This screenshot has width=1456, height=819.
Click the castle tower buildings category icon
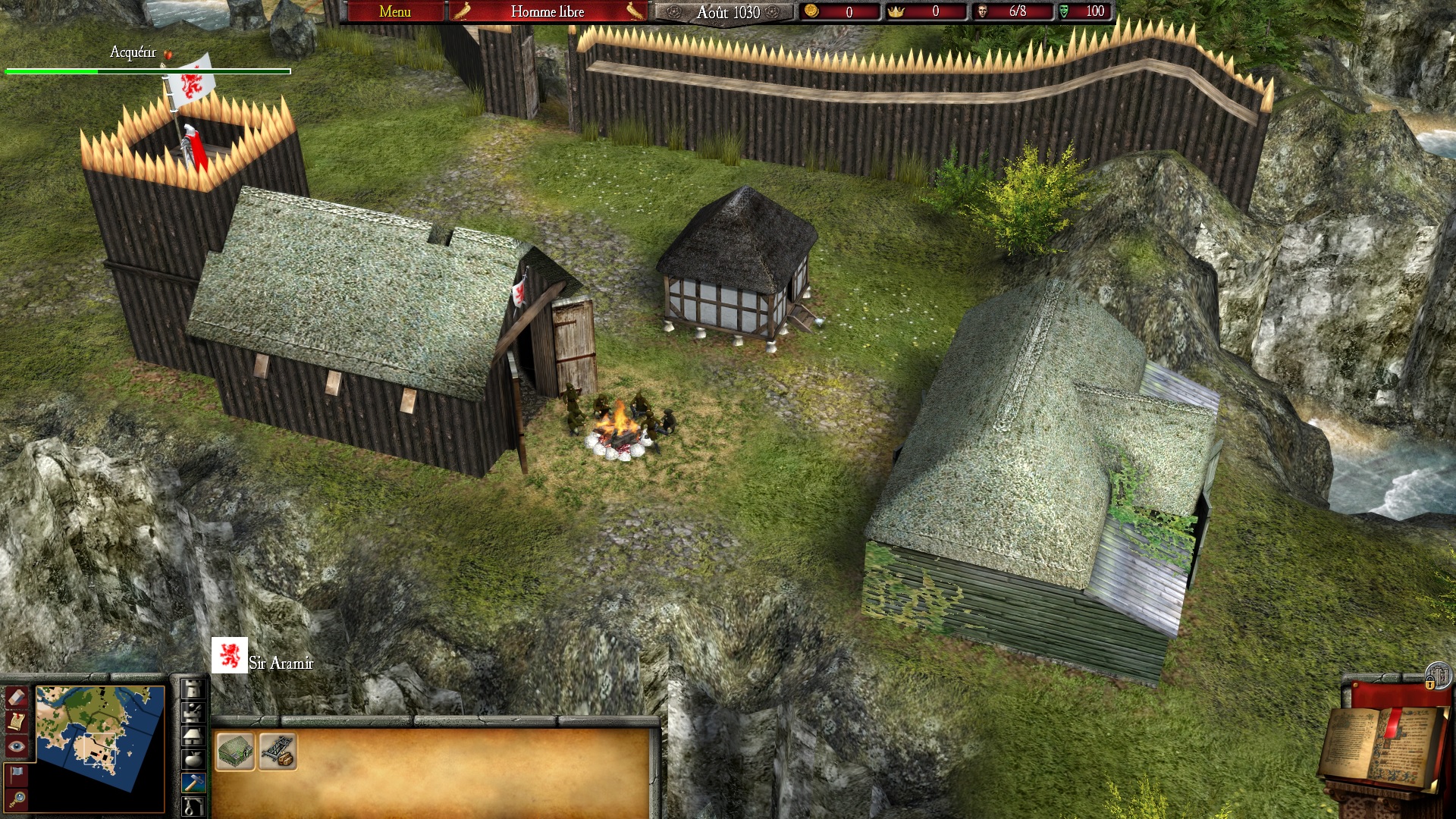[x=193, y=689]
